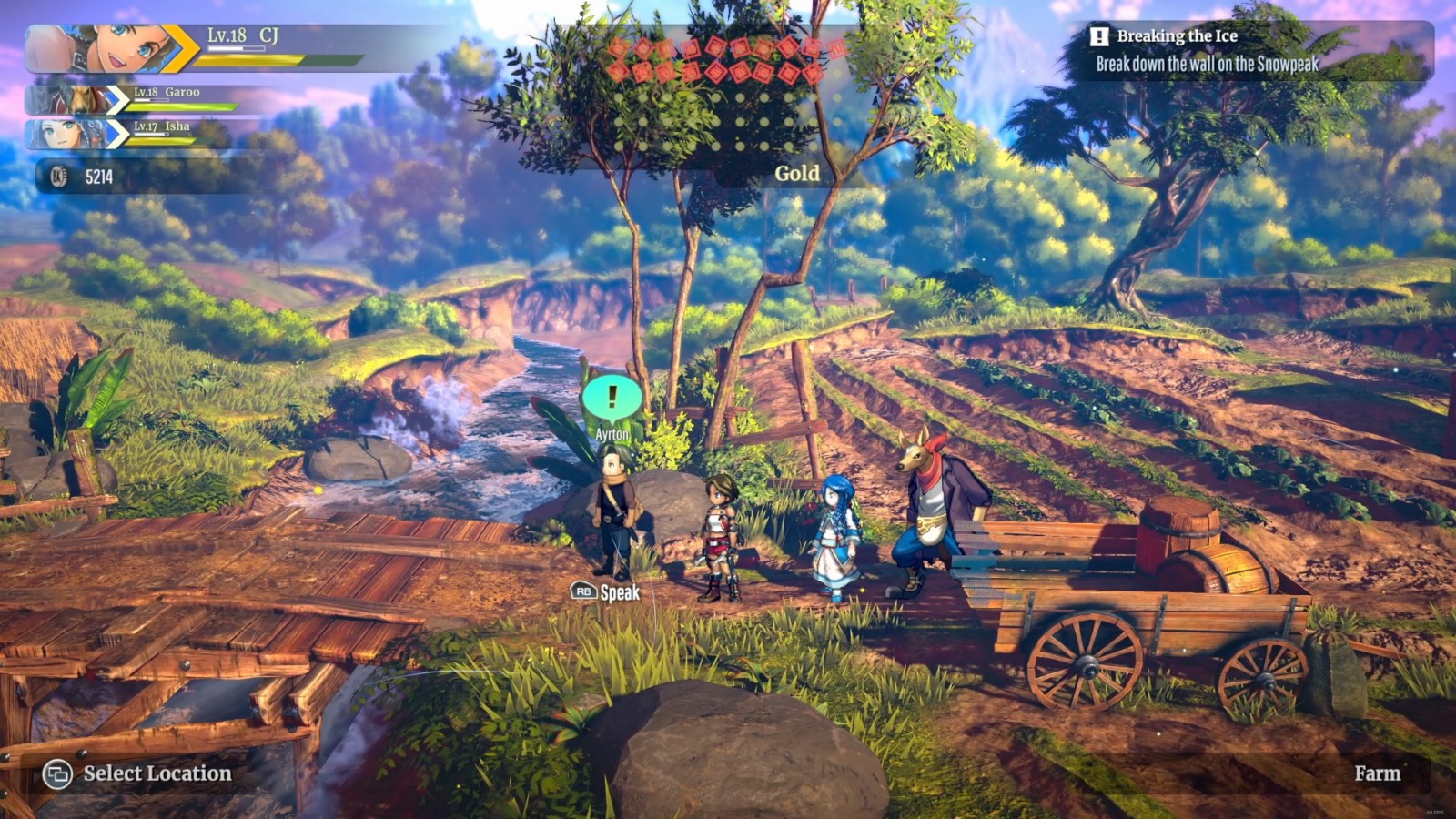Viewport: 1456px width, 819px height.
Task: Click the Farm location label
Action: pyautogui.click(x=1380, y=773)
